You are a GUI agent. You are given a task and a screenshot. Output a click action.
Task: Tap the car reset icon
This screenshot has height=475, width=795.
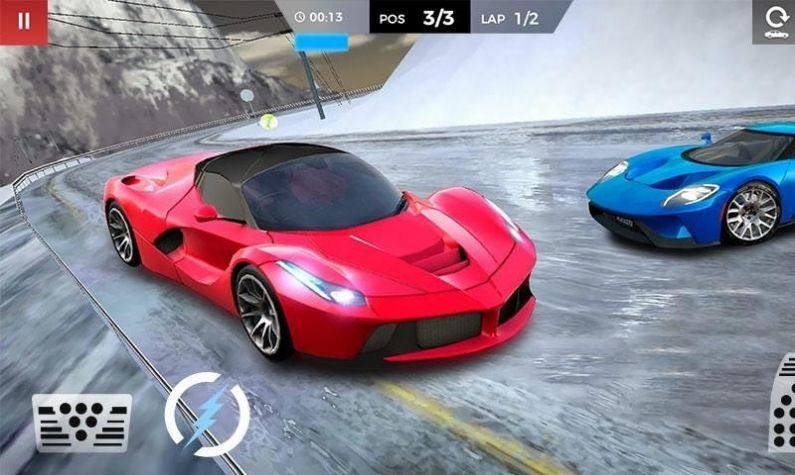click(x=774, y=22)
